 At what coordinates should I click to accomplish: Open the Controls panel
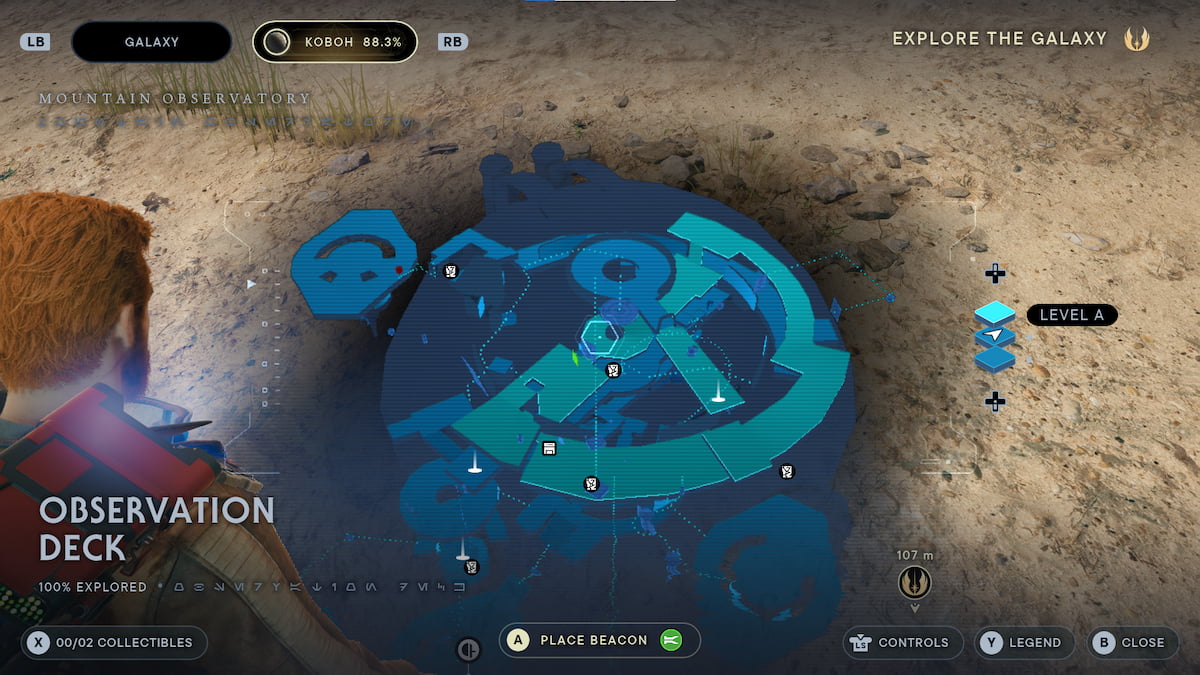point(898,643)
